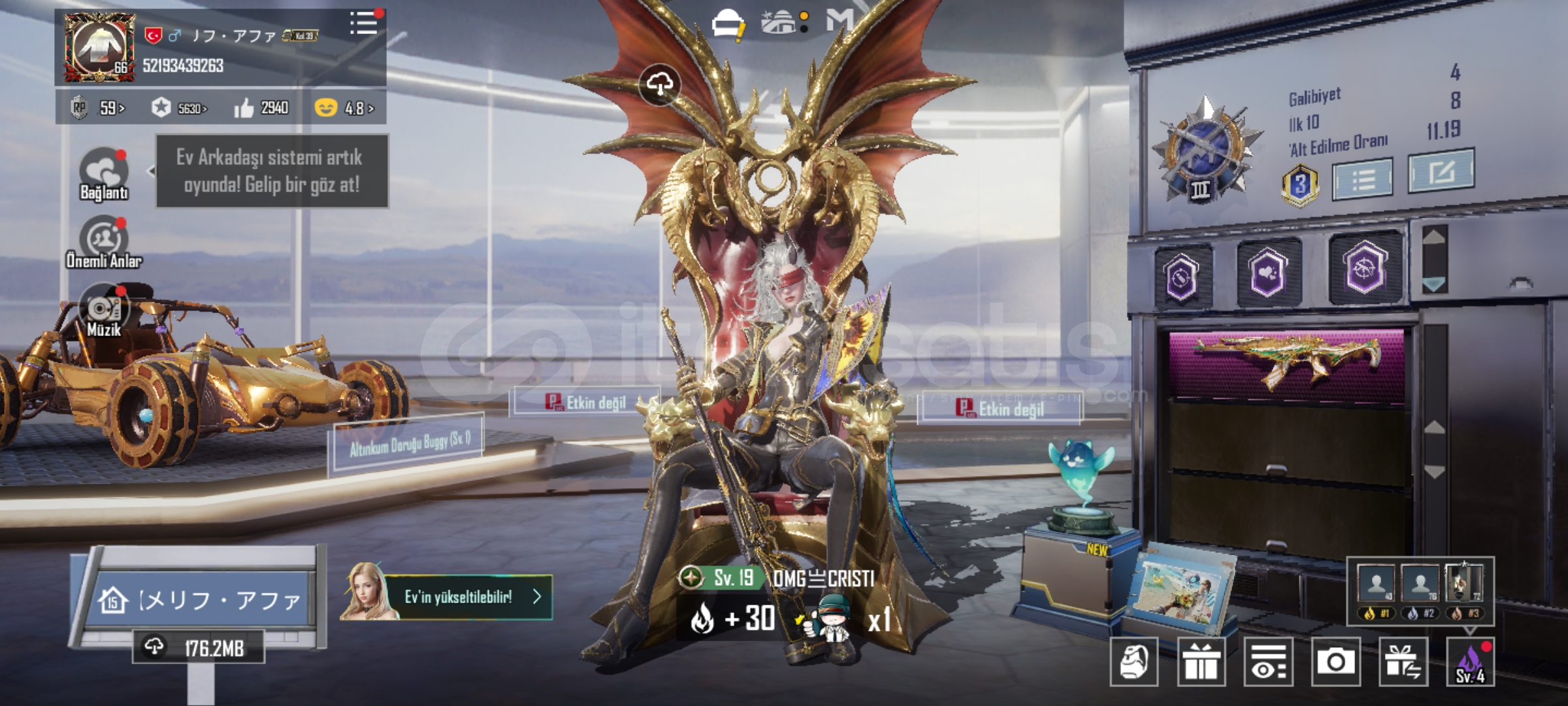1568x706 pixels.
Task: Open the list menu with red notification dot
Action: [364, 24]
